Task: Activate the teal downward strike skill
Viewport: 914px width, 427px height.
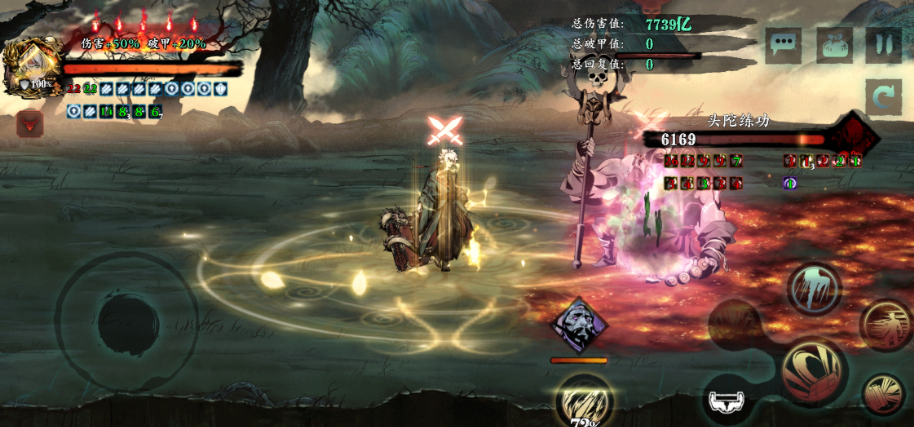Action: 814,287
